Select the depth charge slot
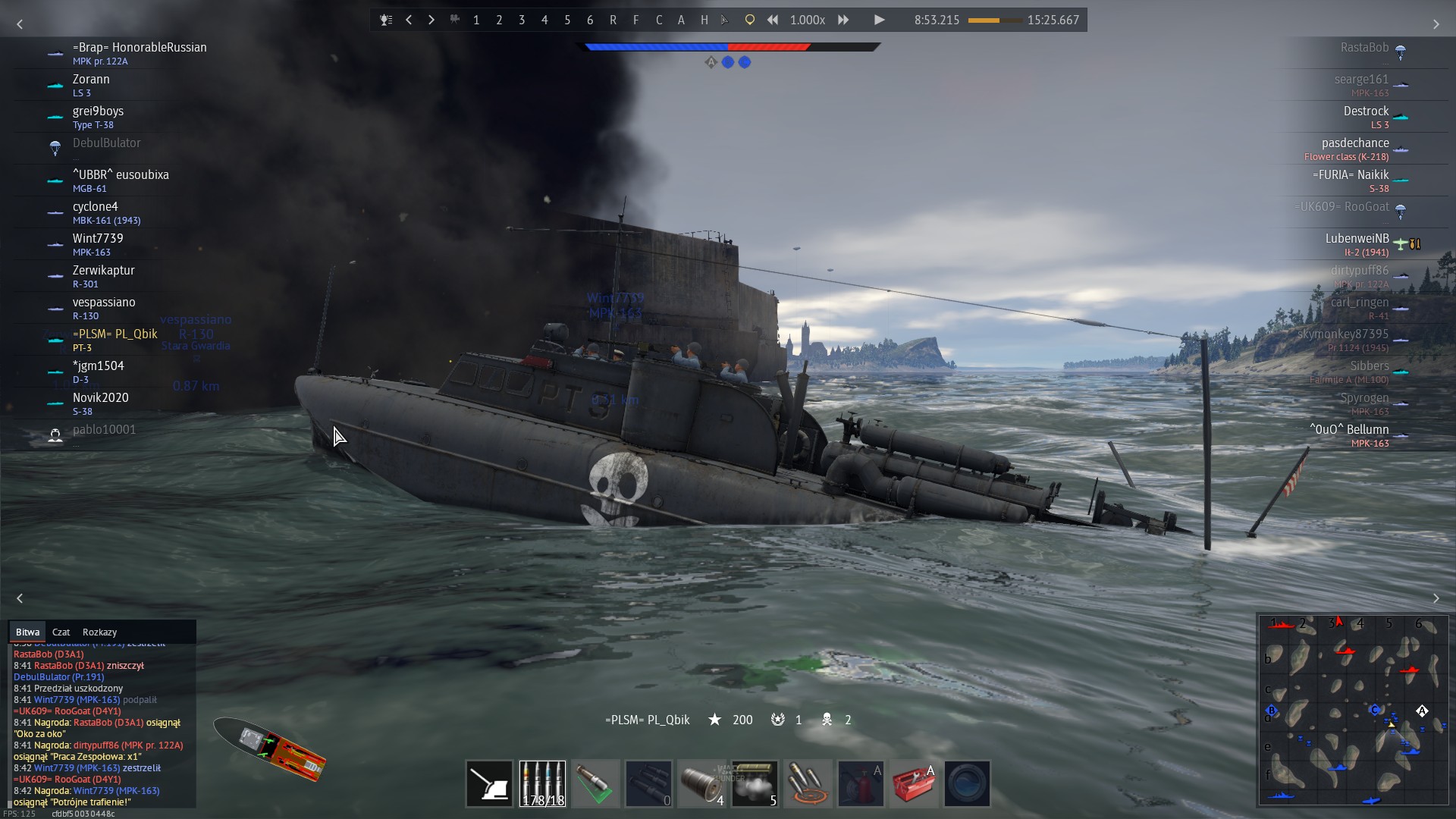Image resolution: width=1456 pixels, height=819 pixels. point(701,783)
